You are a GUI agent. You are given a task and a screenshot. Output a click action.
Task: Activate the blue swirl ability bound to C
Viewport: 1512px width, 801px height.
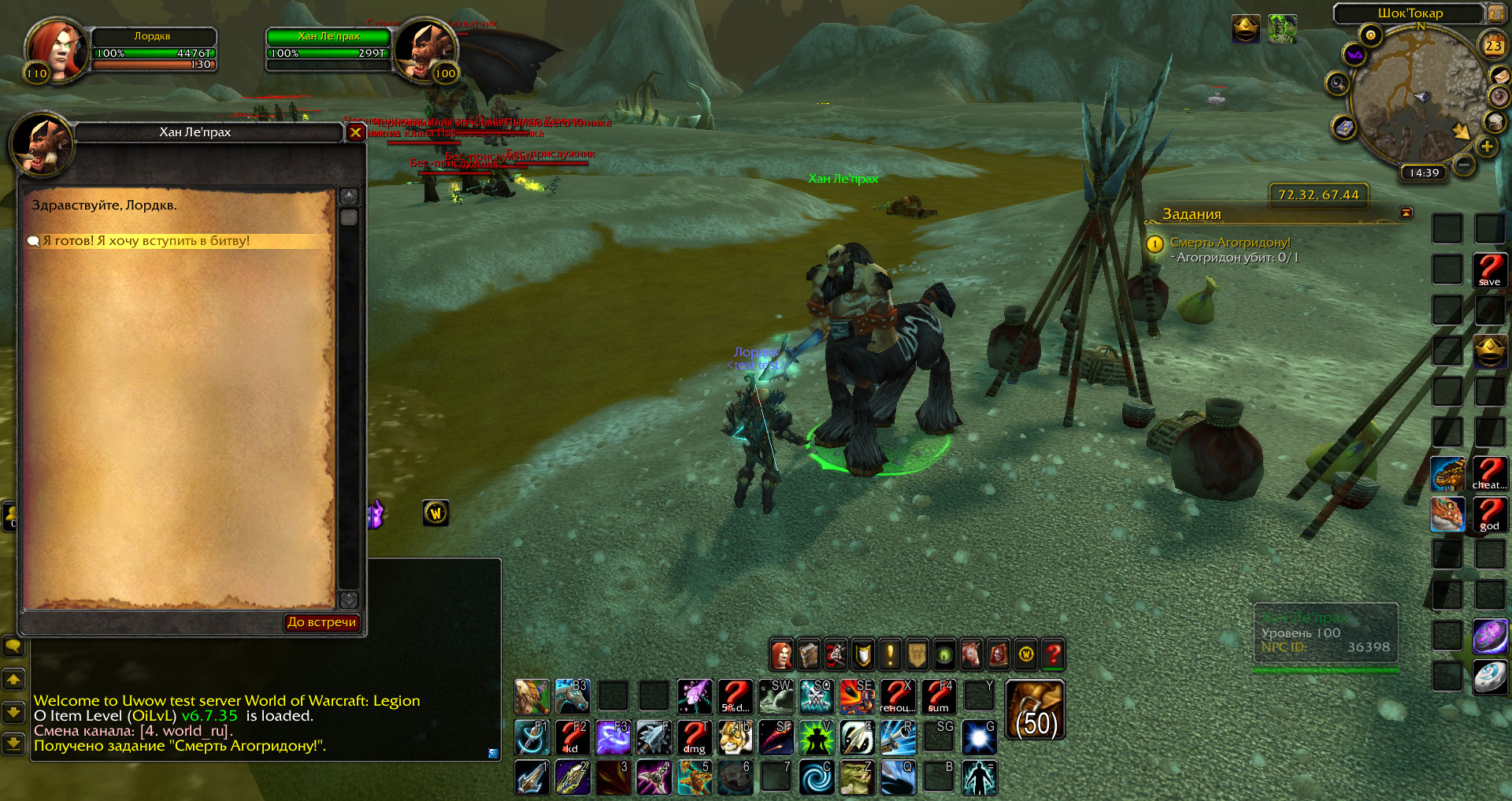[x=817, y=777]
